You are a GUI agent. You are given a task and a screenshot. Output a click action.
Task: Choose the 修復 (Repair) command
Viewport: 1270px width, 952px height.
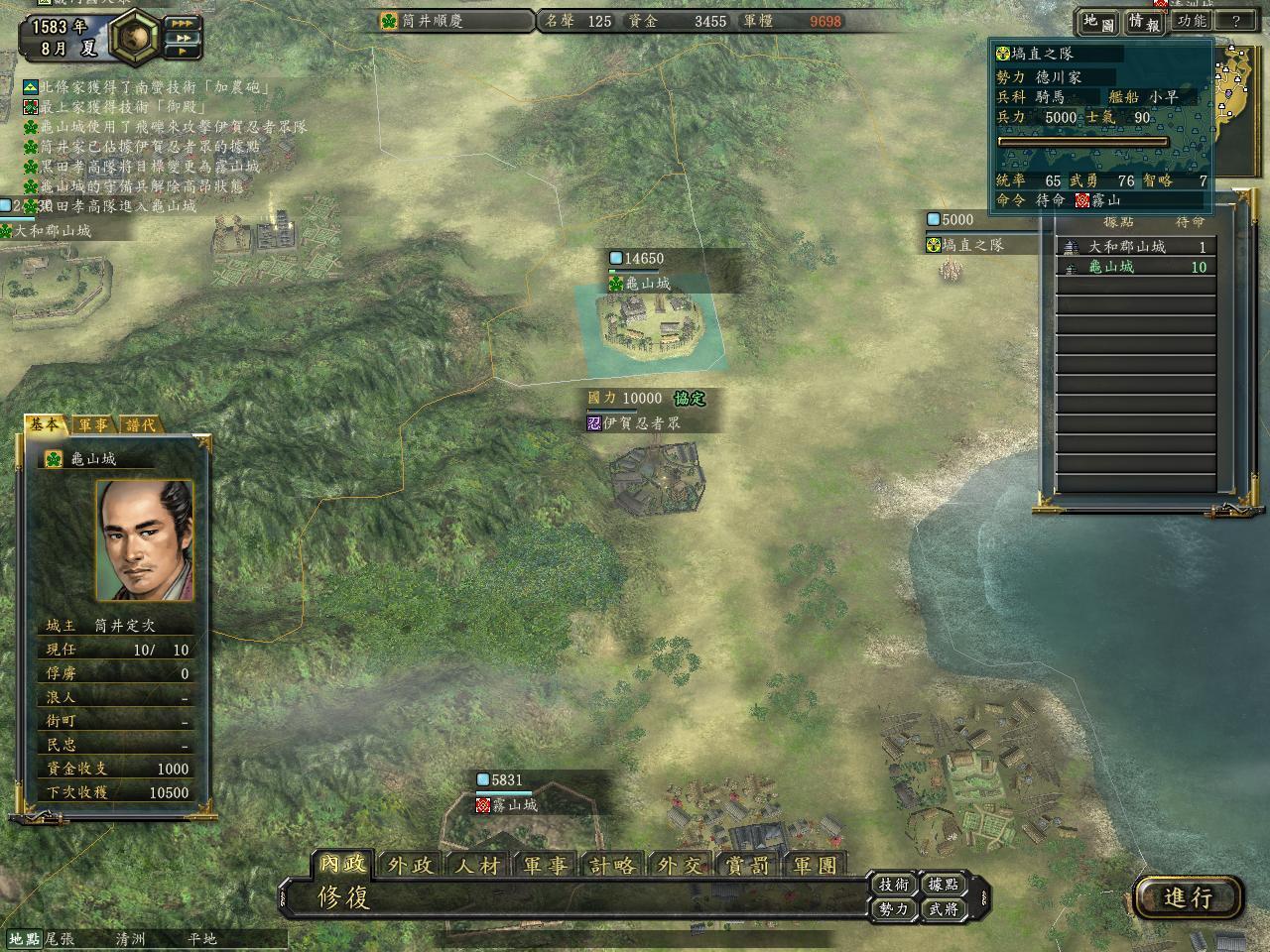click(x=344, y=897)
